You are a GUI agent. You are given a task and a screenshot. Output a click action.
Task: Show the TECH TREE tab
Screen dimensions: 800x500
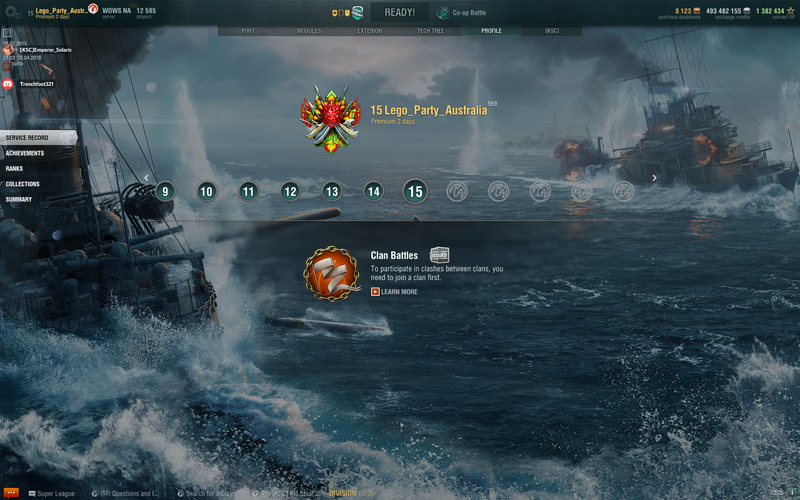click(431, 31)
